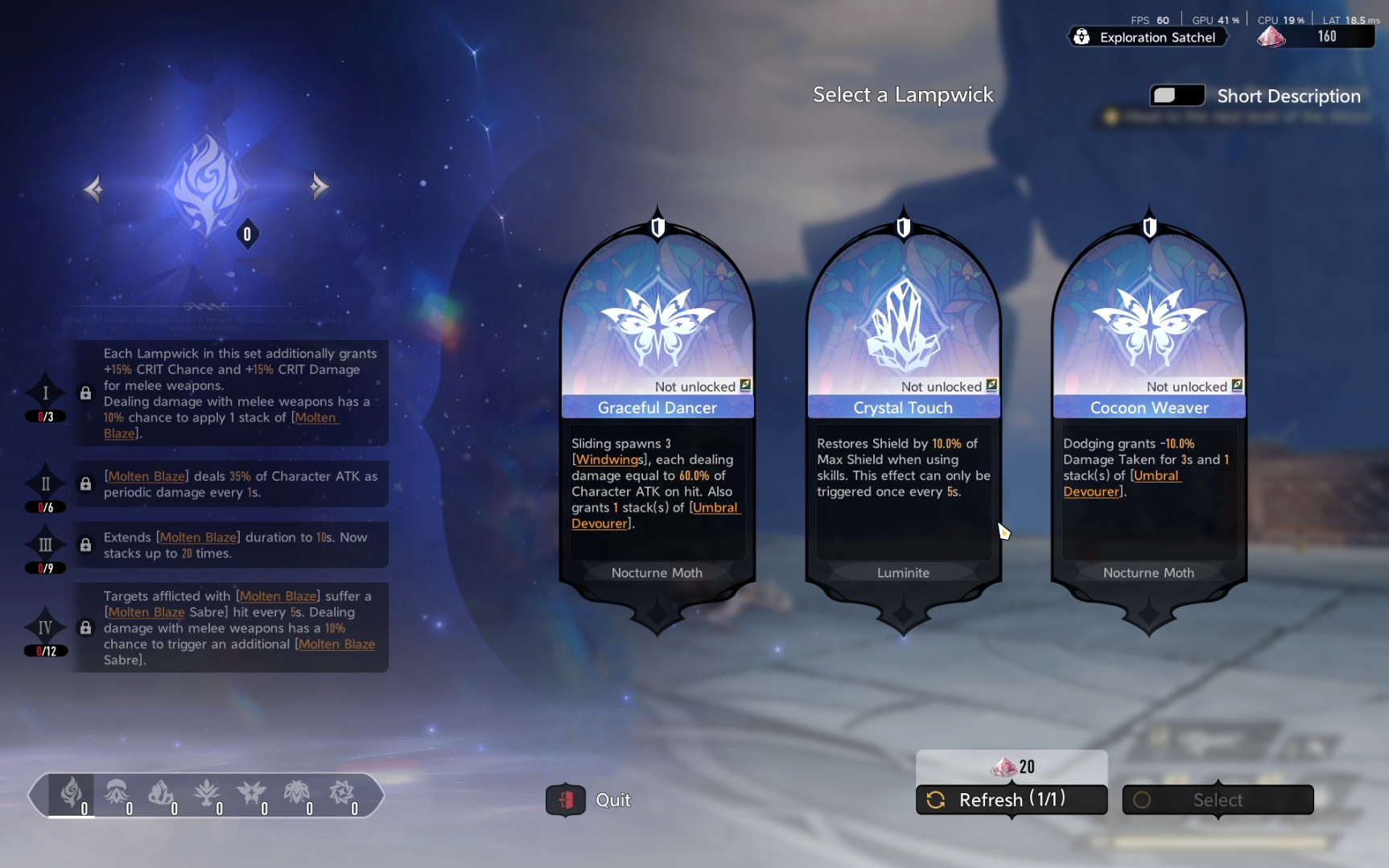Show the next lampwick set with right arrow
This screenshot has width=1389, height=868.
319,187
